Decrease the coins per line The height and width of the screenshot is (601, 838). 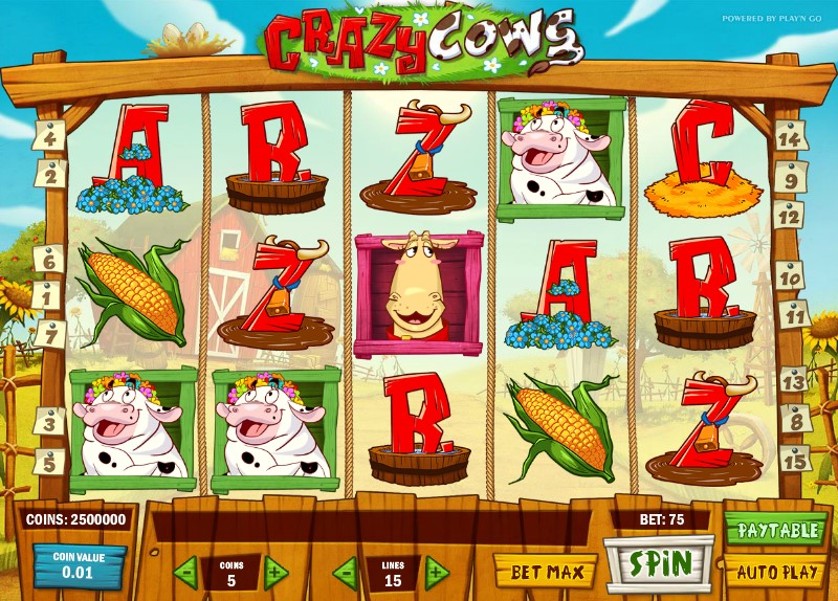(185, 573)
